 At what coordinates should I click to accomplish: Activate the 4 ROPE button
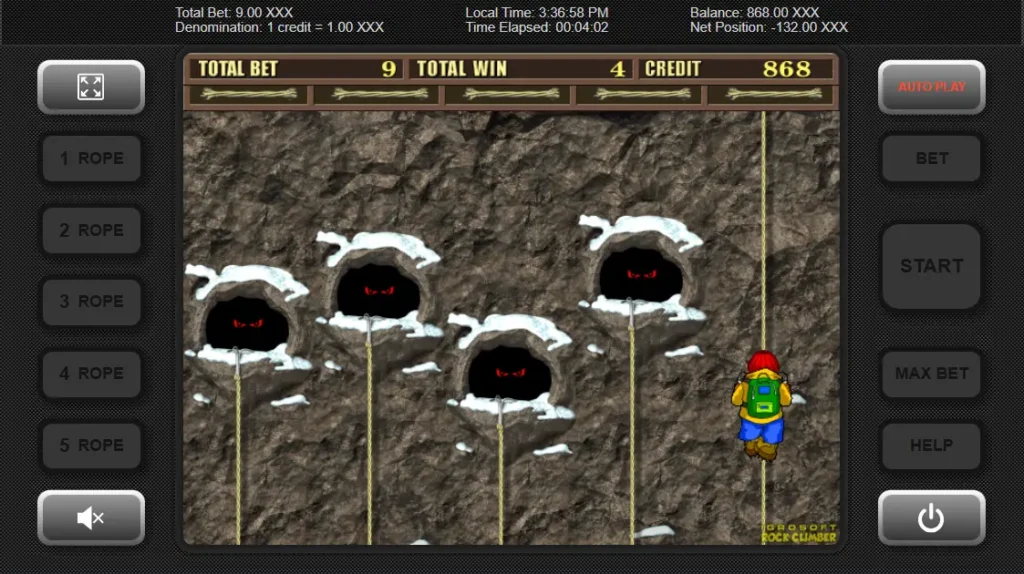(91, 374)
